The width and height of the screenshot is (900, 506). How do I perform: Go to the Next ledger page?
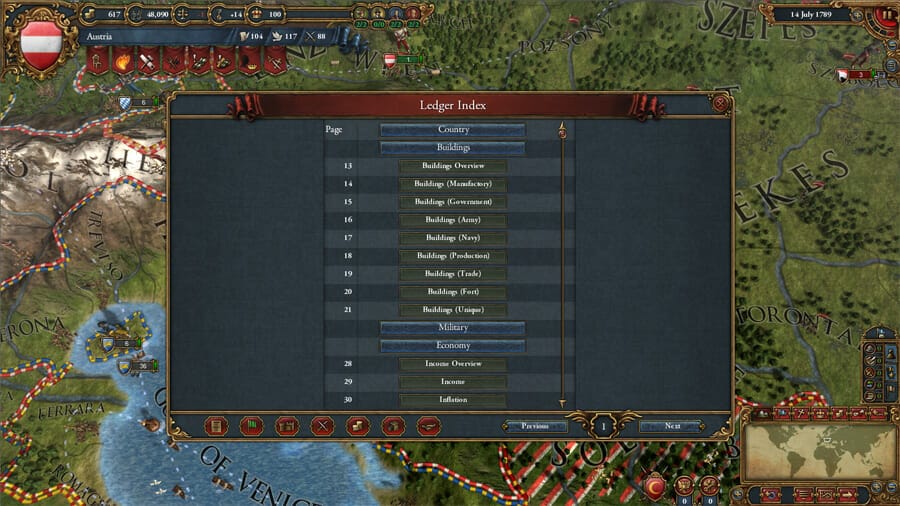coord(673,426)
